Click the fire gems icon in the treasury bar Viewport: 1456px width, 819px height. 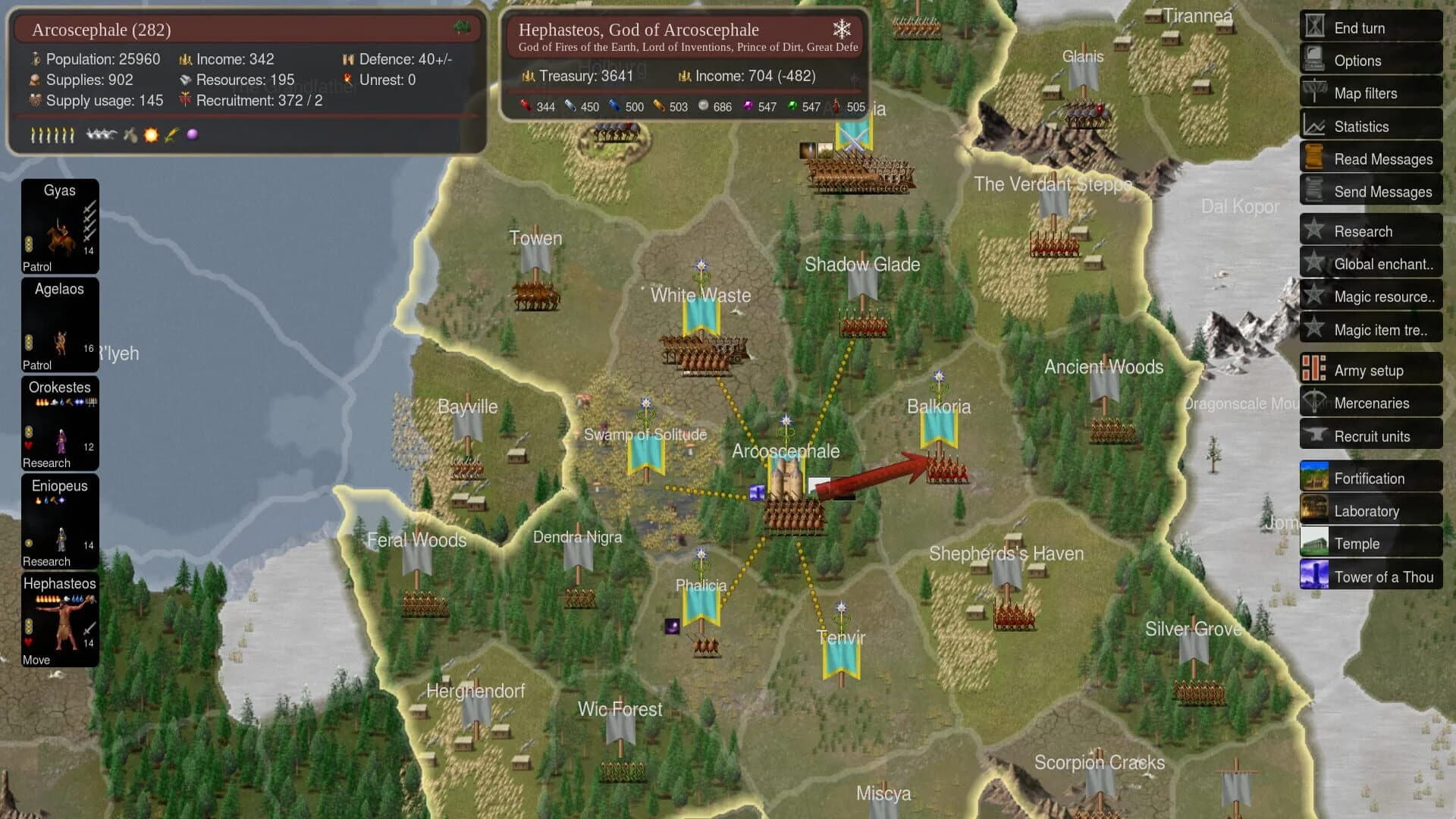click(x=526, y=106)
